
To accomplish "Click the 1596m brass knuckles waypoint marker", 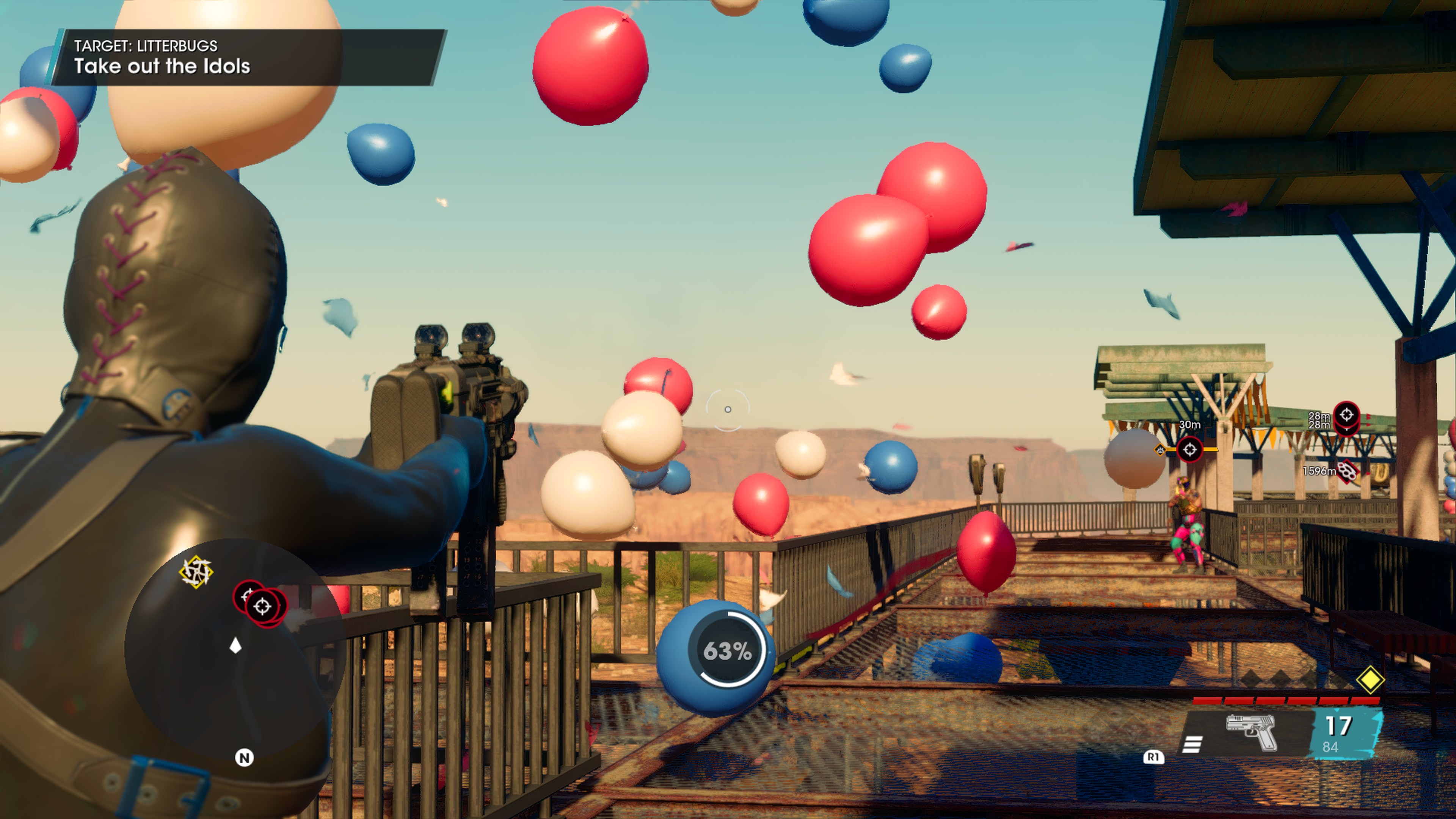I will point(1347,471).
